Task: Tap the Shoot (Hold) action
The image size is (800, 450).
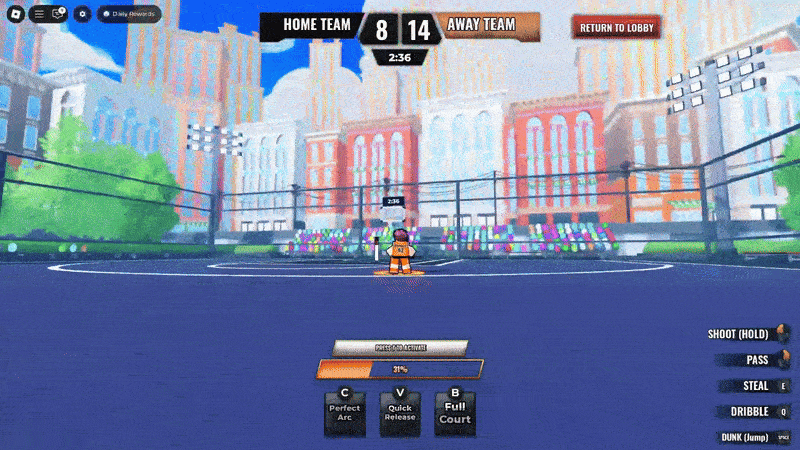Action: [747, 334]
